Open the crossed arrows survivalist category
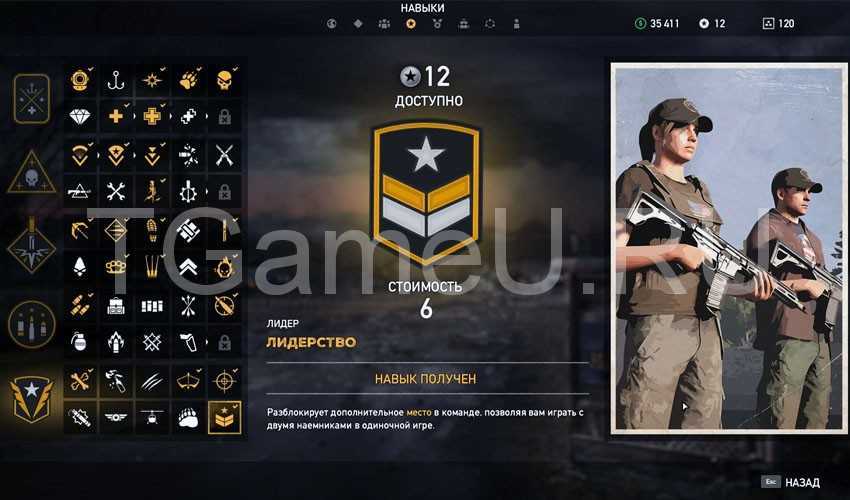Screen dimensions: 850x500 (32, 98)
